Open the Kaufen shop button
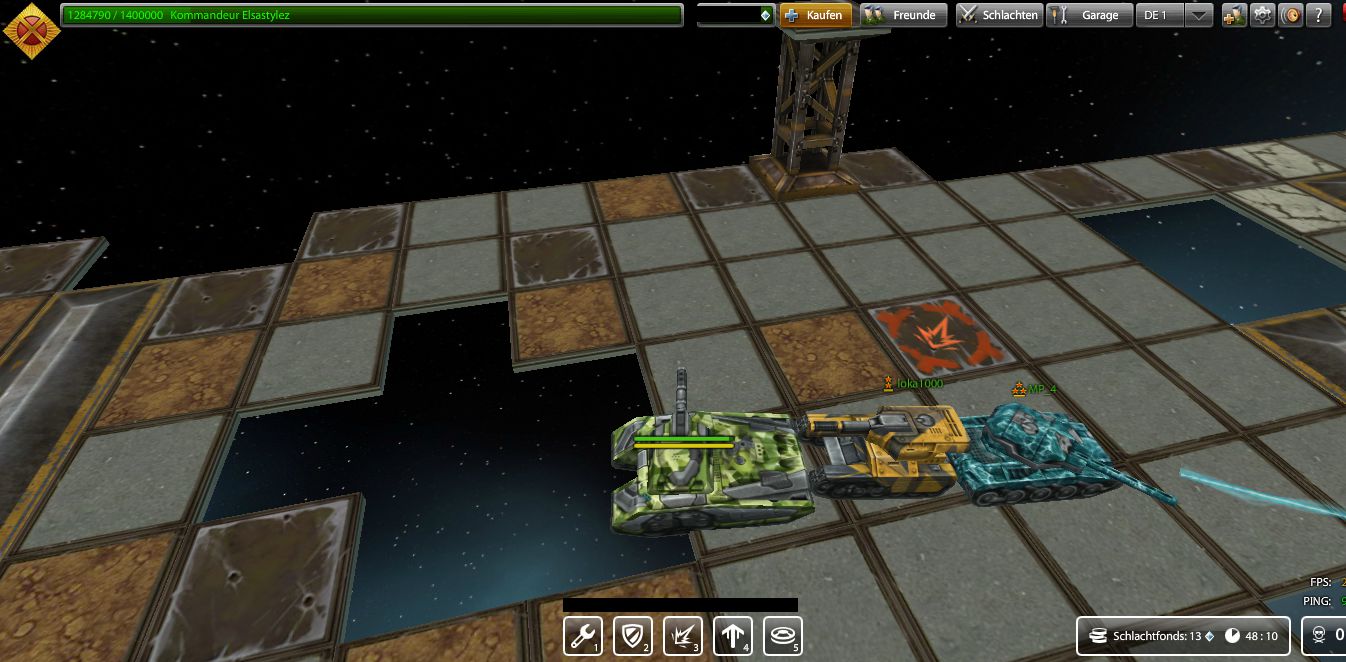This screenshot has width=1346, height=662. coord(815,15)
